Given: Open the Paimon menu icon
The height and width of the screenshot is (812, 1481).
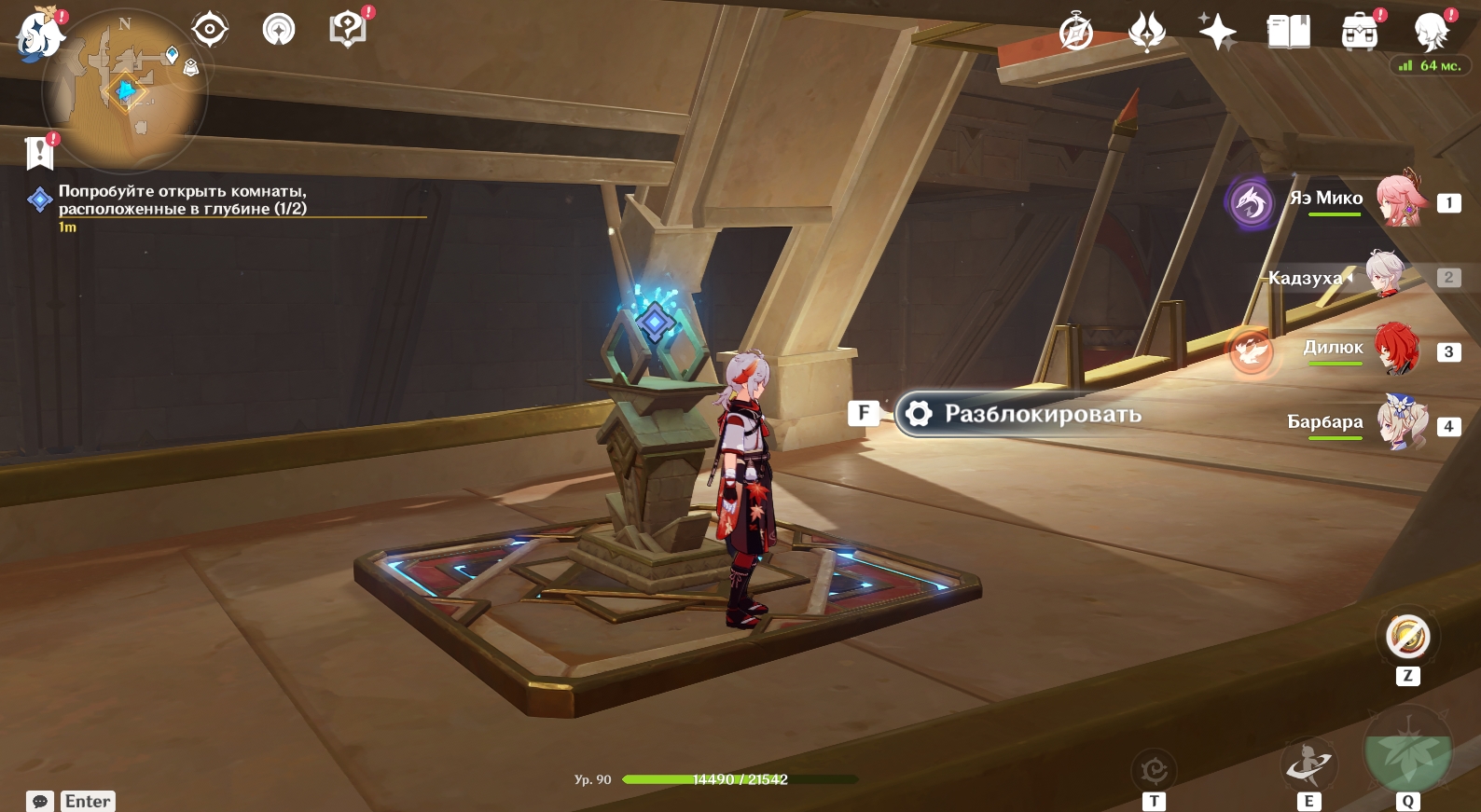Looking at the screenshot, I should point(39,35).
